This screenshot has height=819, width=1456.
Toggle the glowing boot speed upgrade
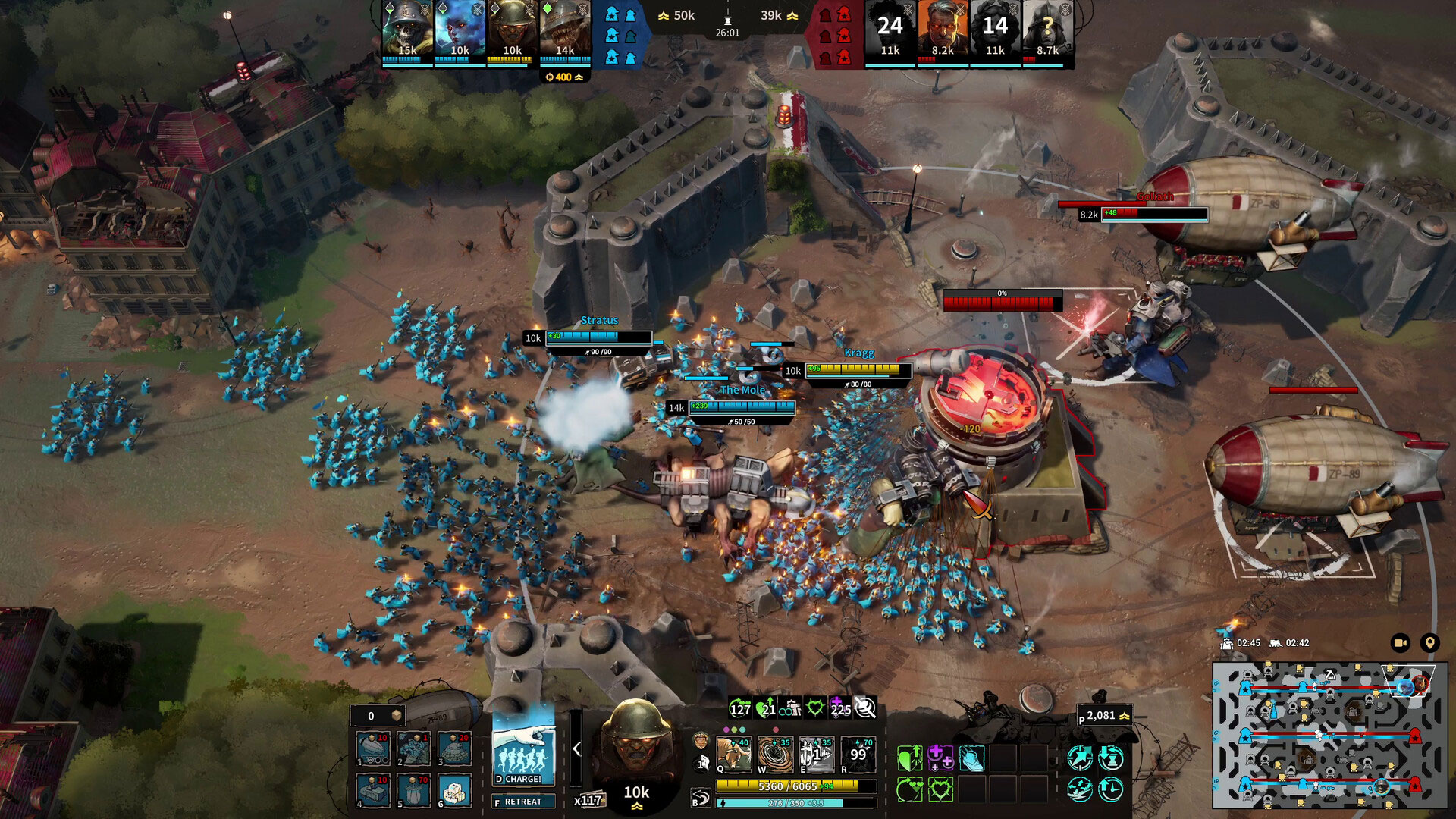[x=972, y=758]
